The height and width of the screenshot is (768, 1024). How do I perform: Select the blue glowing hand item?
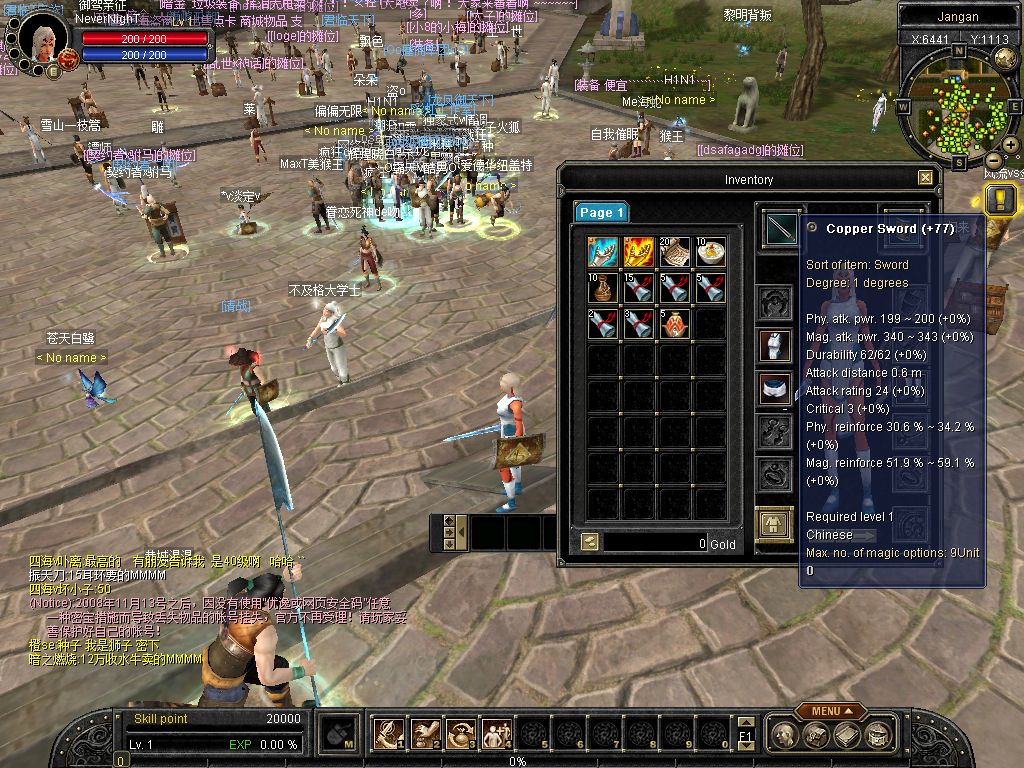coord(603,252)
